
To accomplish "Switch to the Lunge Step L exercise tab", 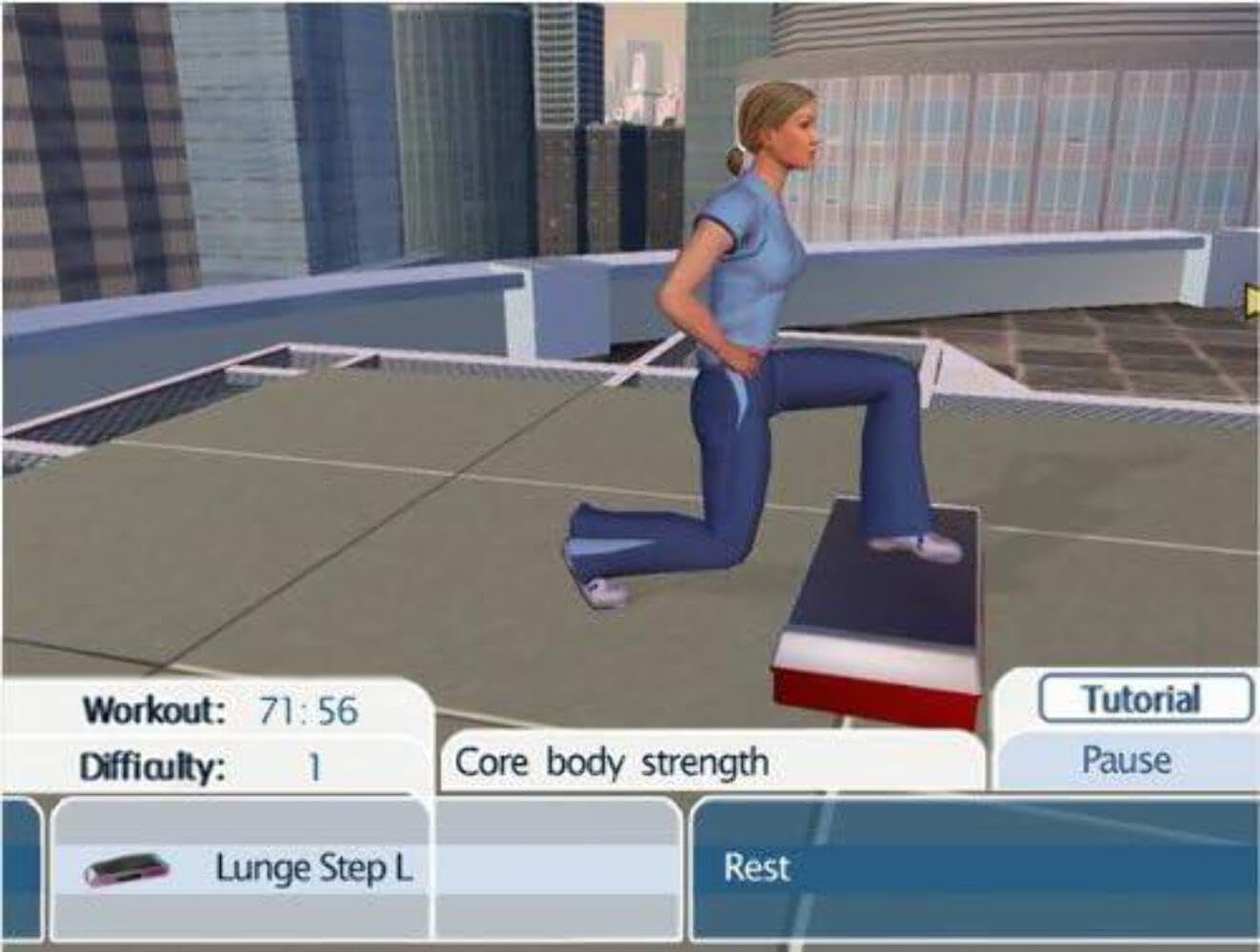I will [314, 867].
